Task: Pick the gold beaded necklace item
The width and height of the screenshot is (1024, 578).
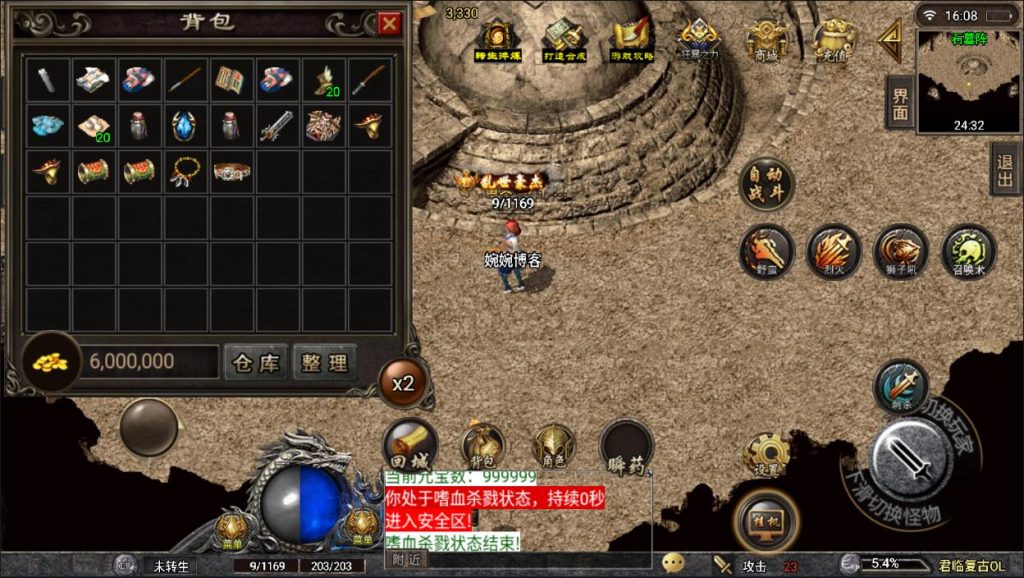Action: pyautogui.click(x=186, y=171)
